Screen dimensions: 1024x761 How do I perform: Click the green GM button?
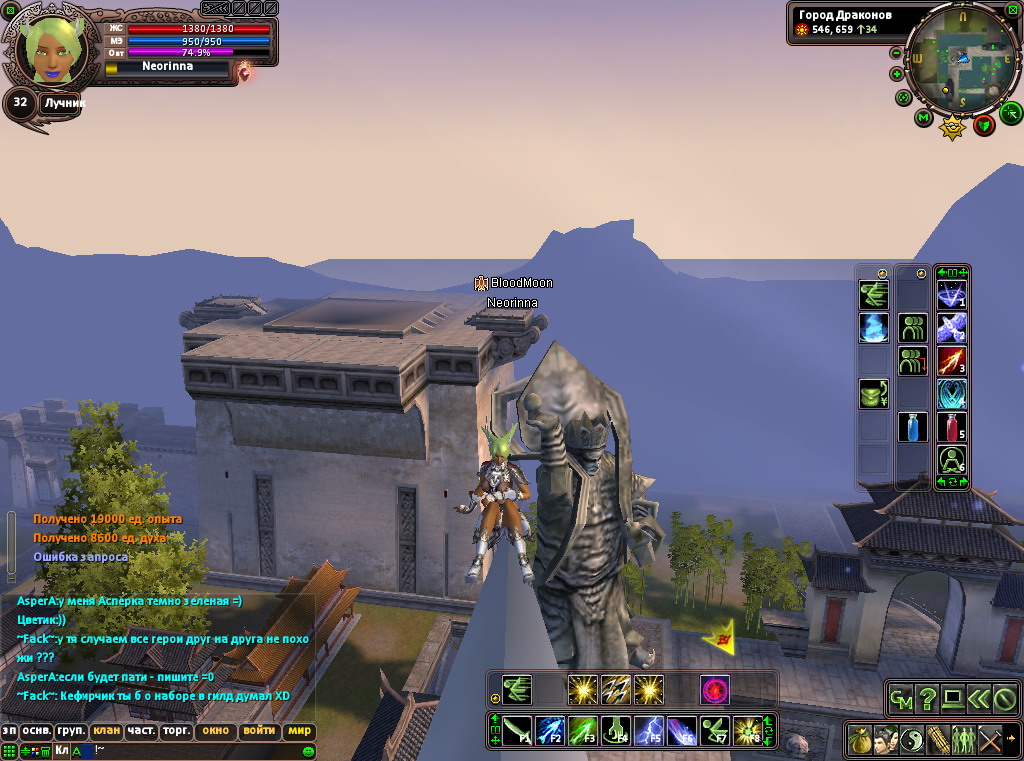click(x=900, y=699)
